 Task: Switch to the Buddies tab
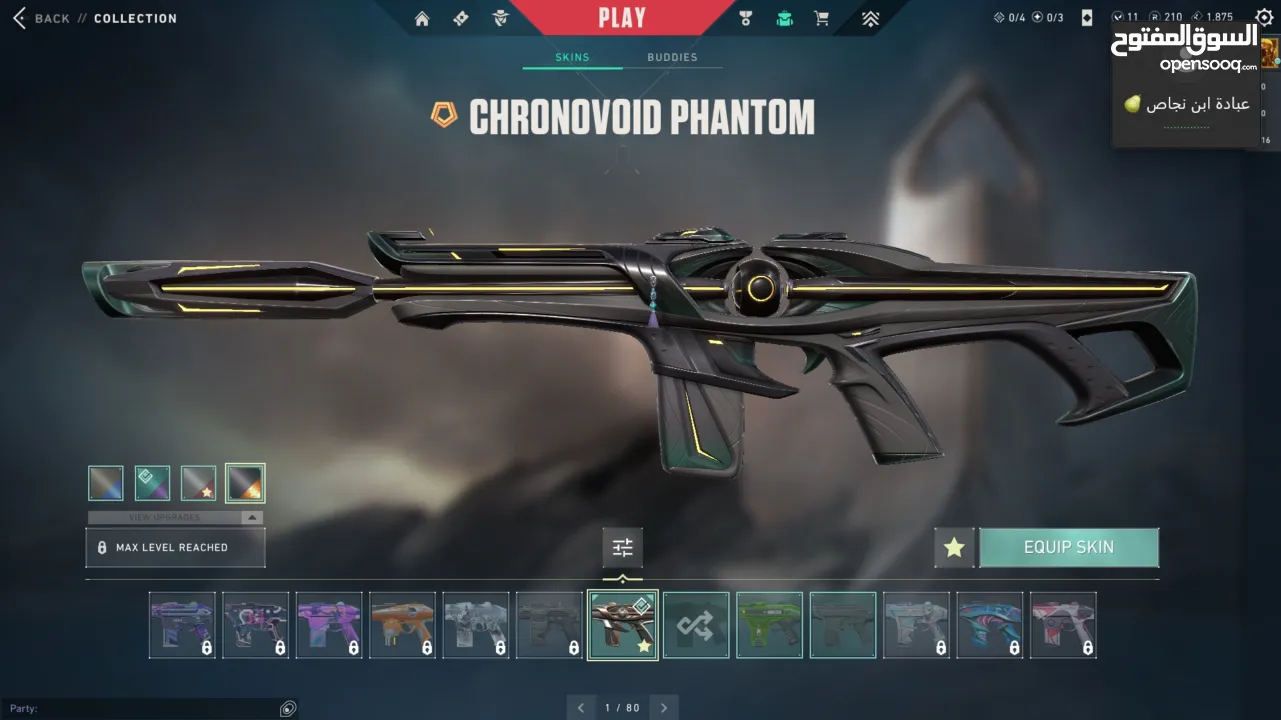tap(672, 57)
